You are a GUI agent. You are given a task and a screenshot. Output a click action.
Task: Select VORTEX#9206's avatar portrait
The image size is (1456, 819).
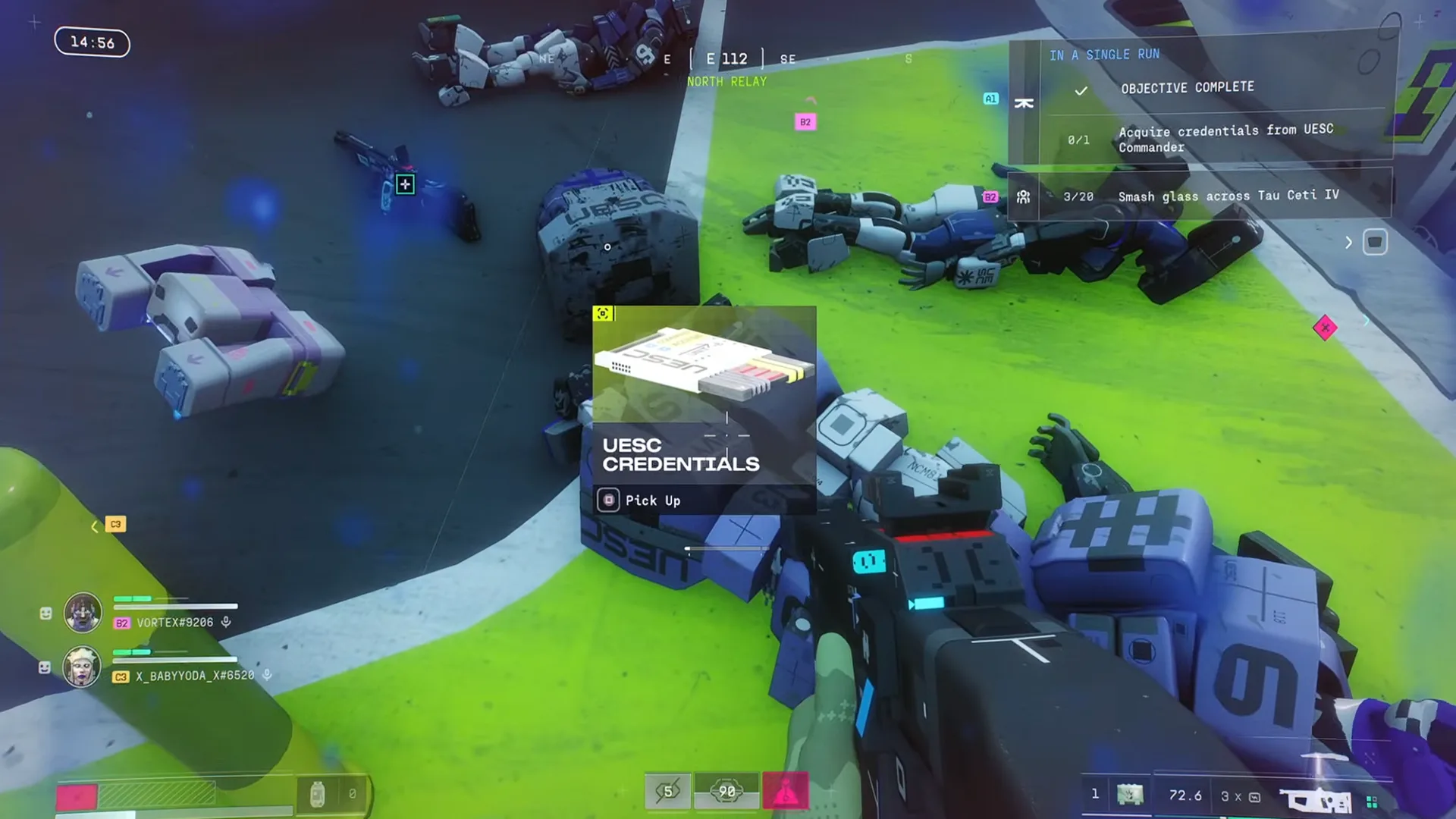click(83, 613)
